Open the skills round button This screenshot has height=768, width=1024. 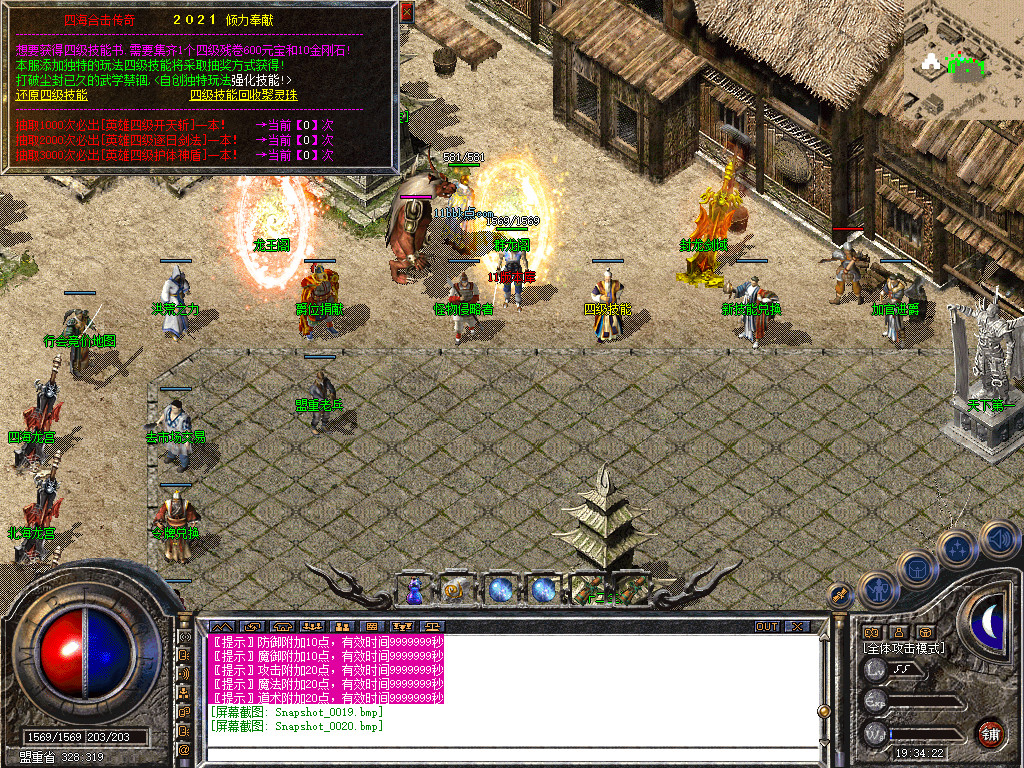coord(956,549)
